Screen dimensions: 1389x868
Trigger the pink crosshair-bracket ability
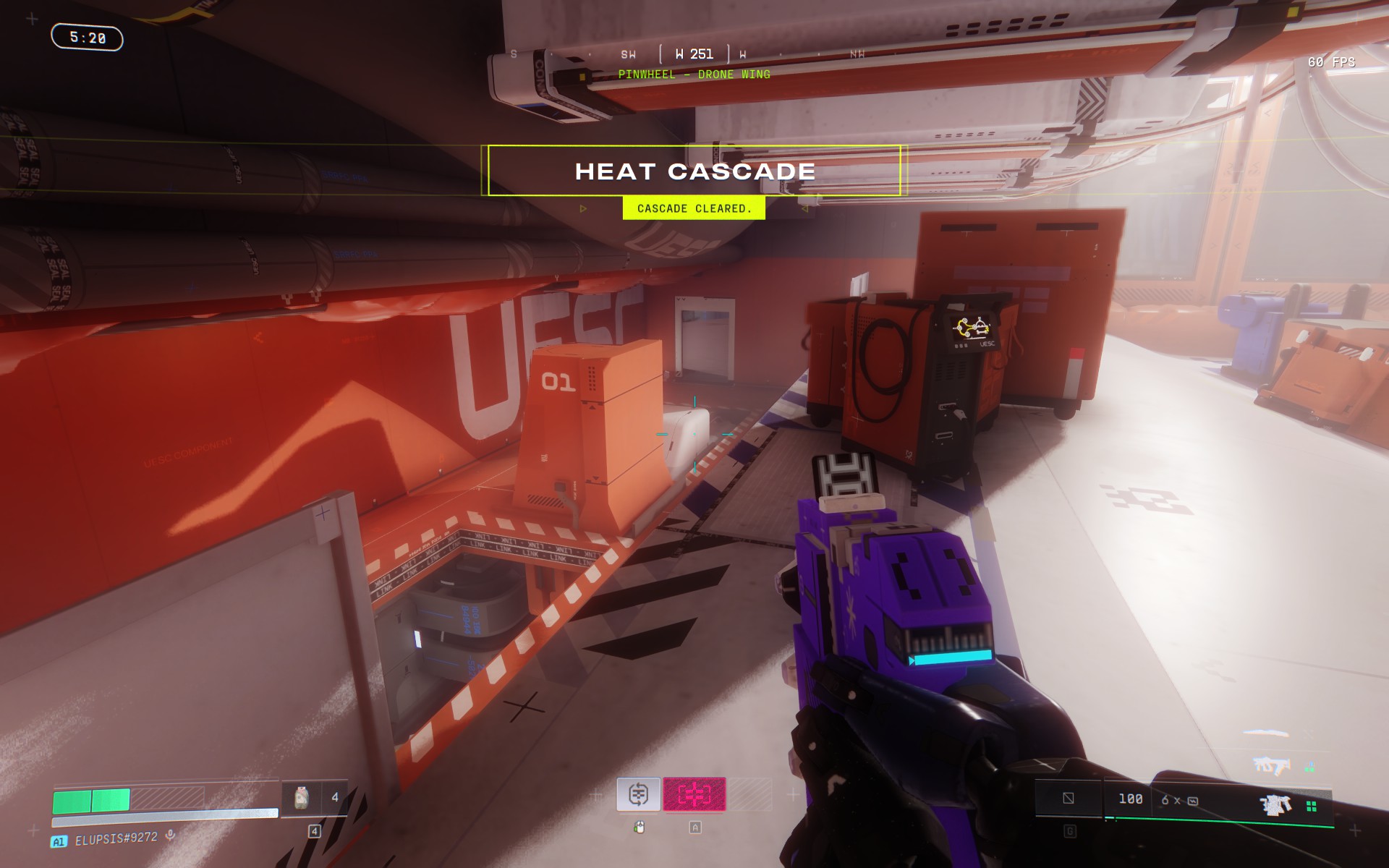694,794
